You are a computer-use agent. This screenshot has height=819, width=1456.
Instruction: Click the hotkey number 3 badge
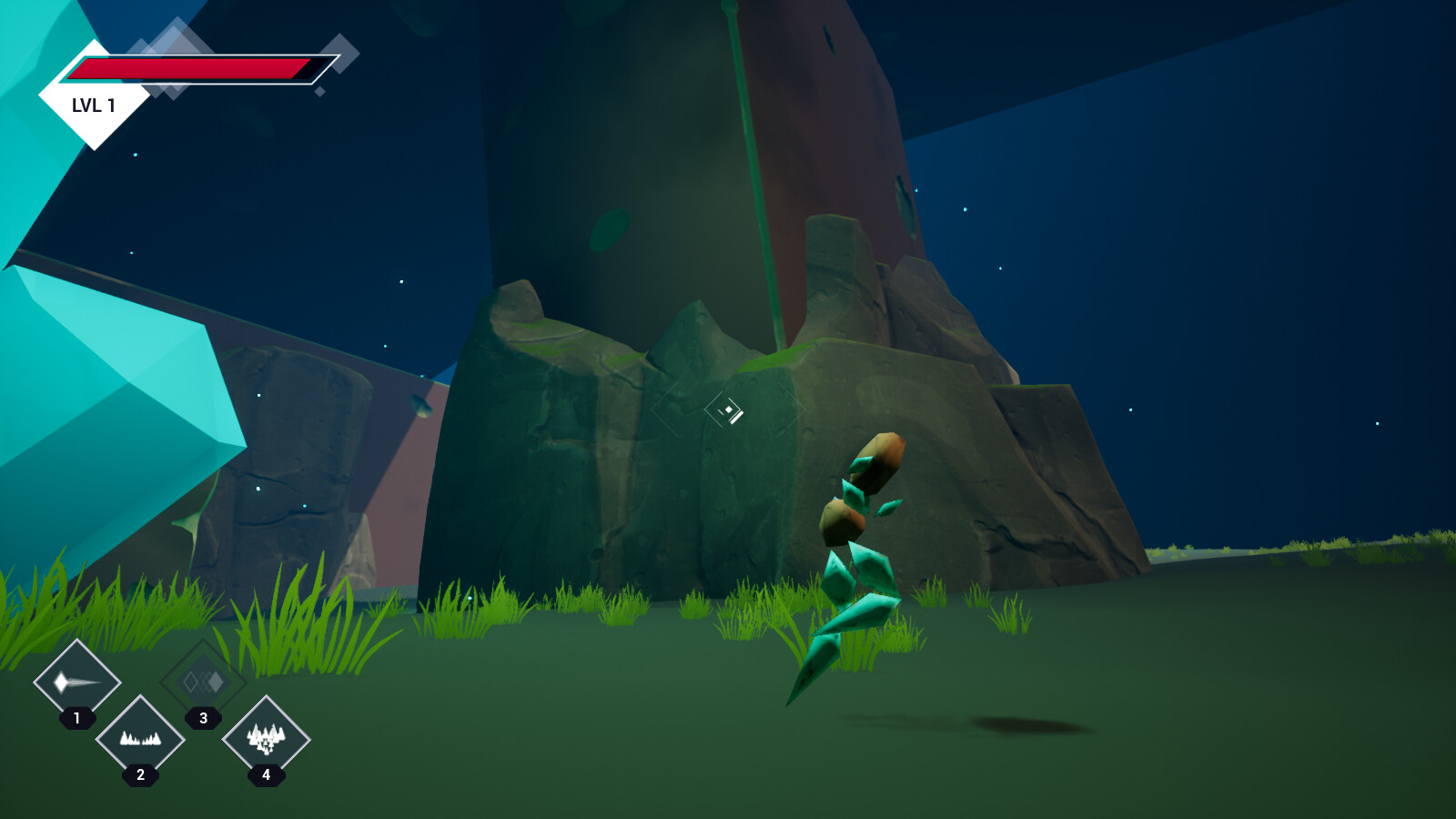[202, 719]
